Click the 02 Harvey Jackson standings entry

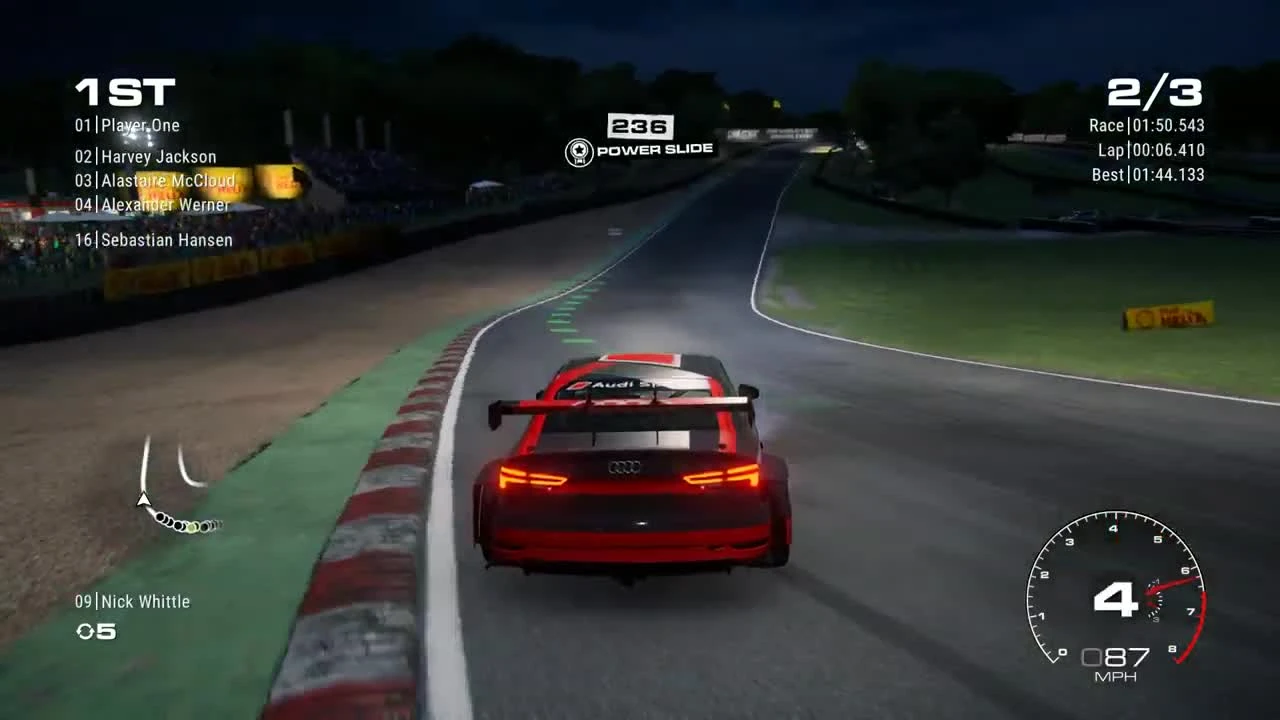pos(145,156)
